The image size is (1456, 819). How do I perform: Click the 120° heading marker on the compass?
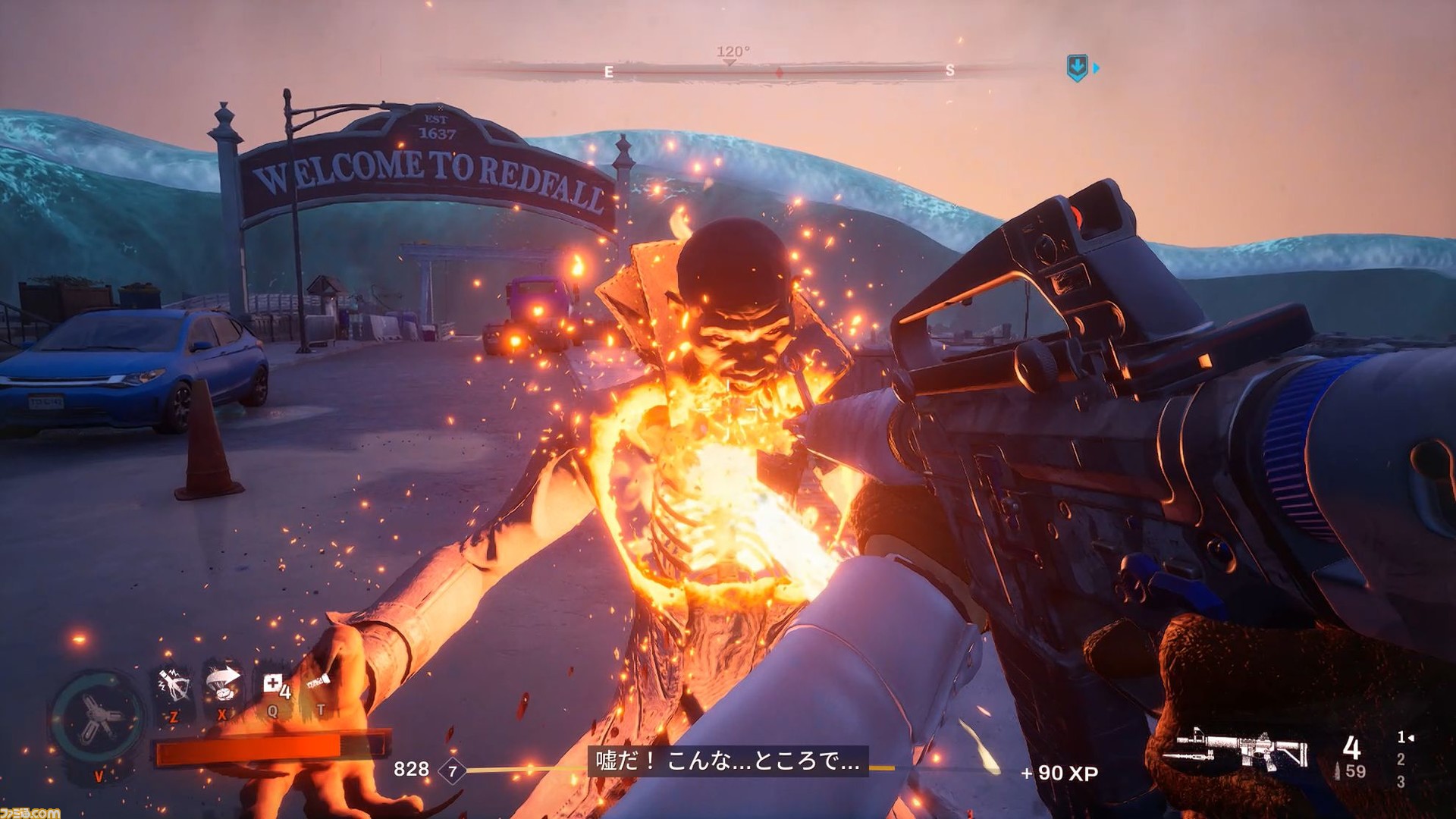pyautogui.click(x=730, y=53)
